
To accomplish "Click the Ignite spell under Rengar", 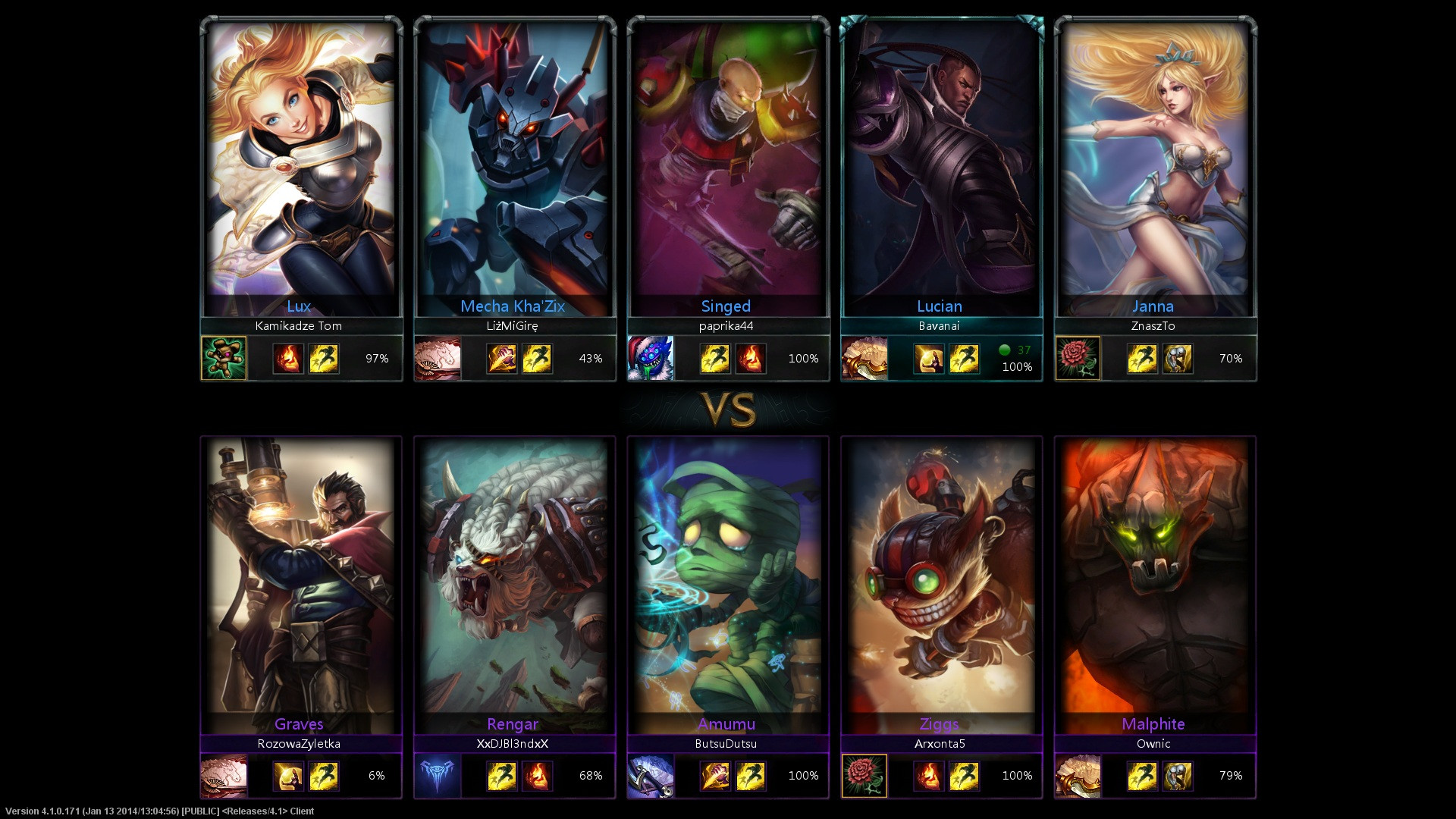I will tap(537, 777).
